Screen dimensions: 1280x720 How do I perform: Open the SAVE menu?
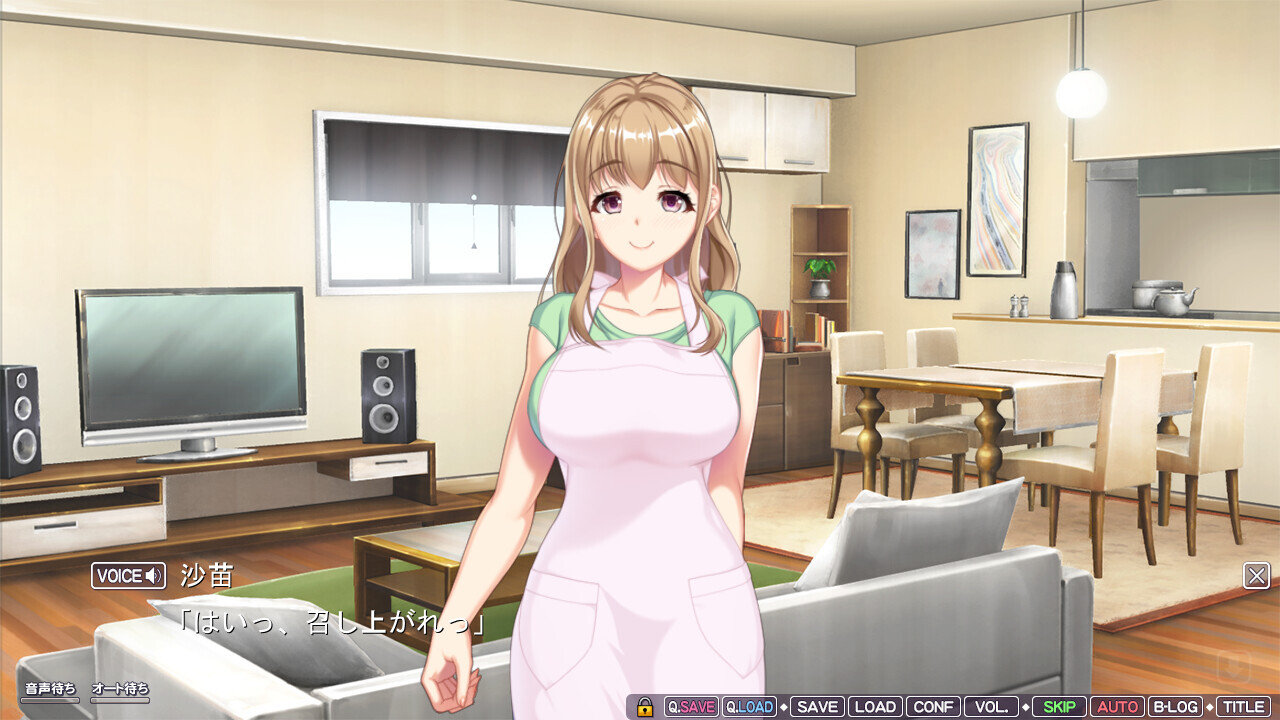click(x=817, y=707)
